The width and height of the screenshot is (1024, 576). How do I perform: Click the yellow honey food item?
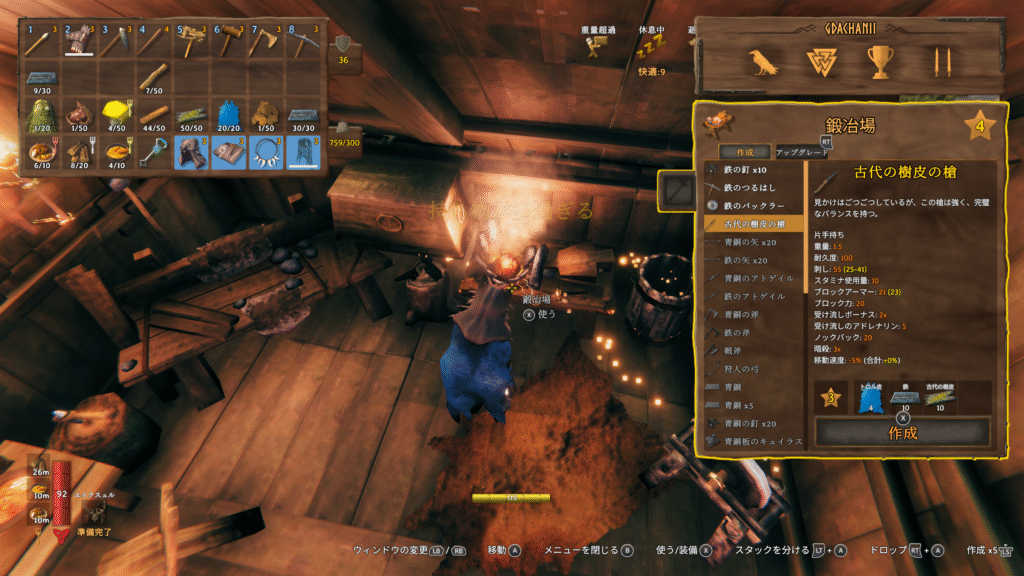(117, 115)
